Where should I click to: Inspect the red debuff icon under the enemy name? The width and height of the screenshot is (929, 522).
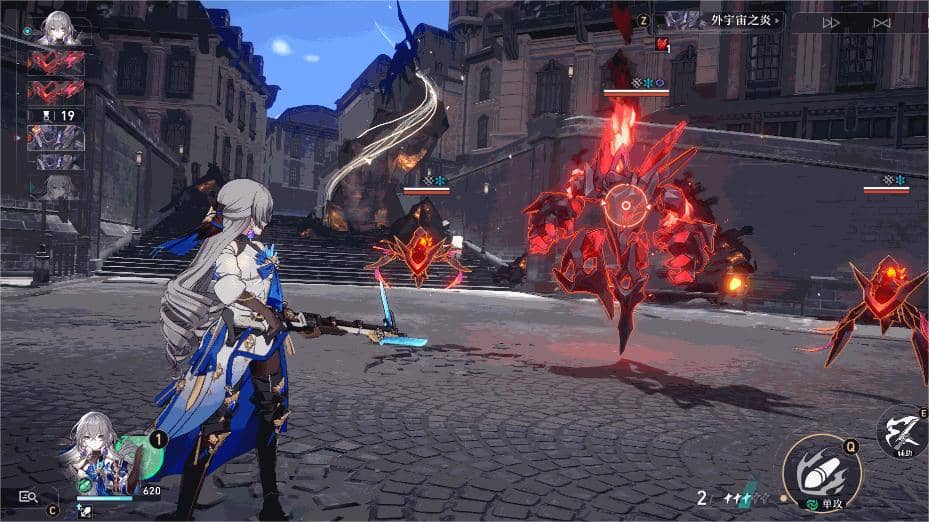661,44
